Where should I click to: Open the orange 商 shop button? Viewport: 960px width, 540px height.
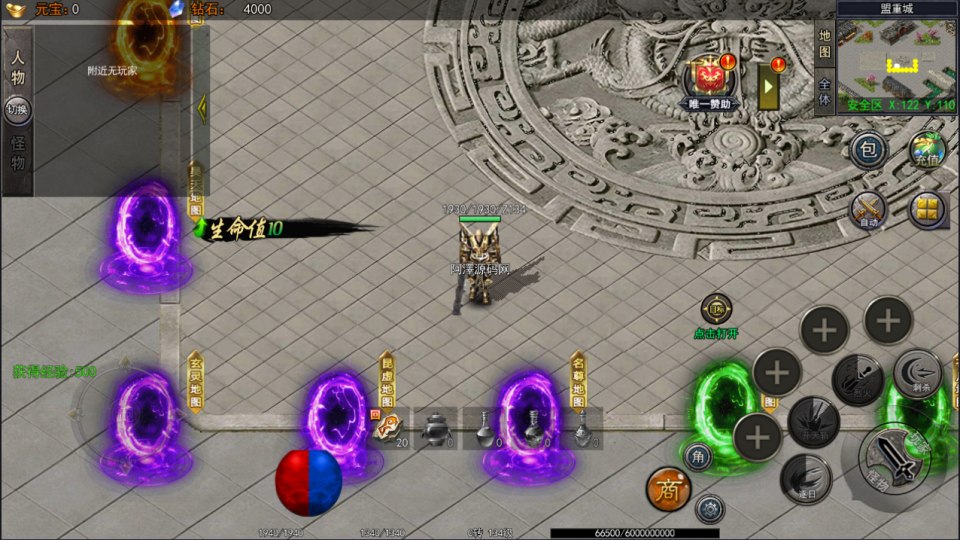coord(669,488)
